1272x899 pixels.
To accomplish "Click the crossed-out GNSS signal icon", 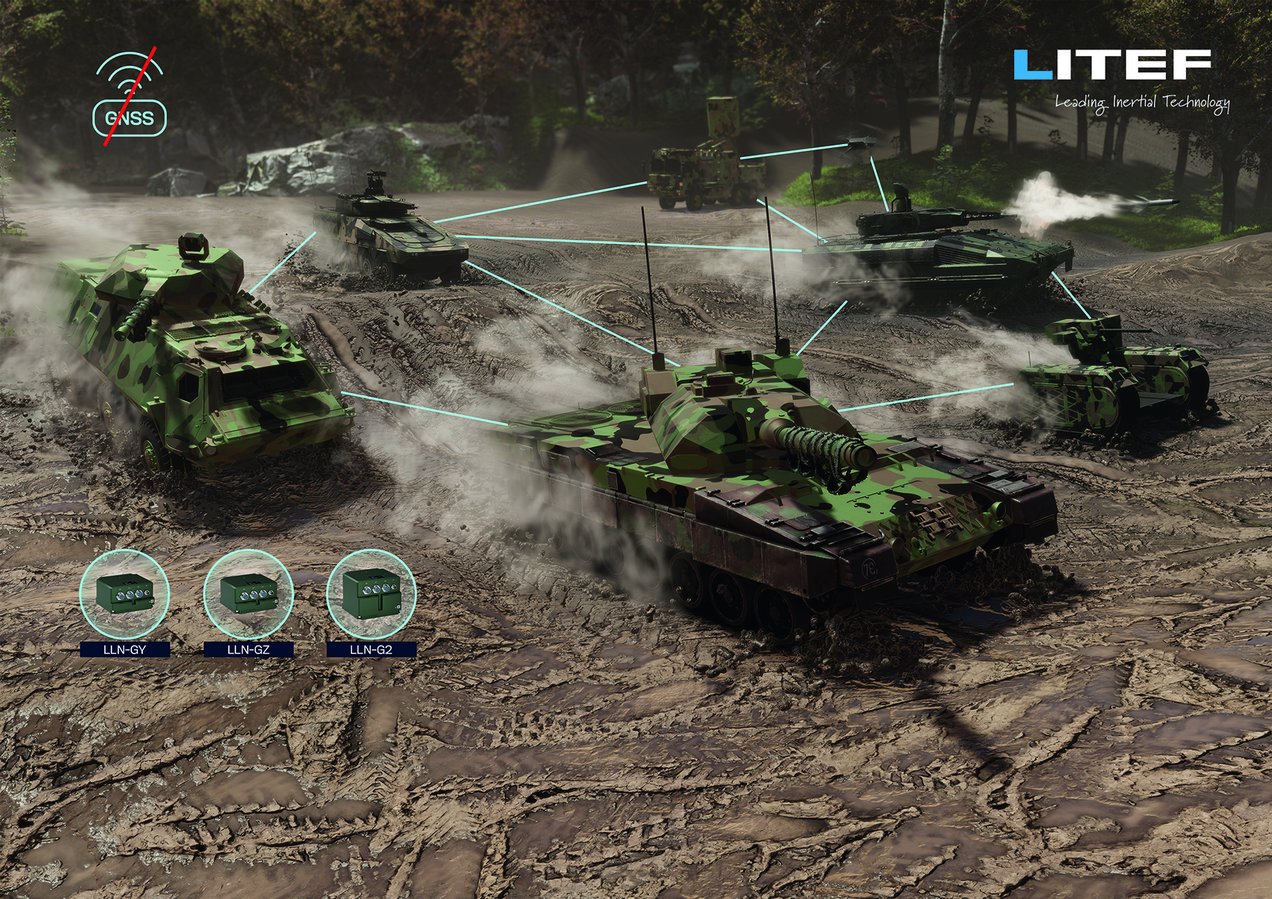I will point(130,98).
